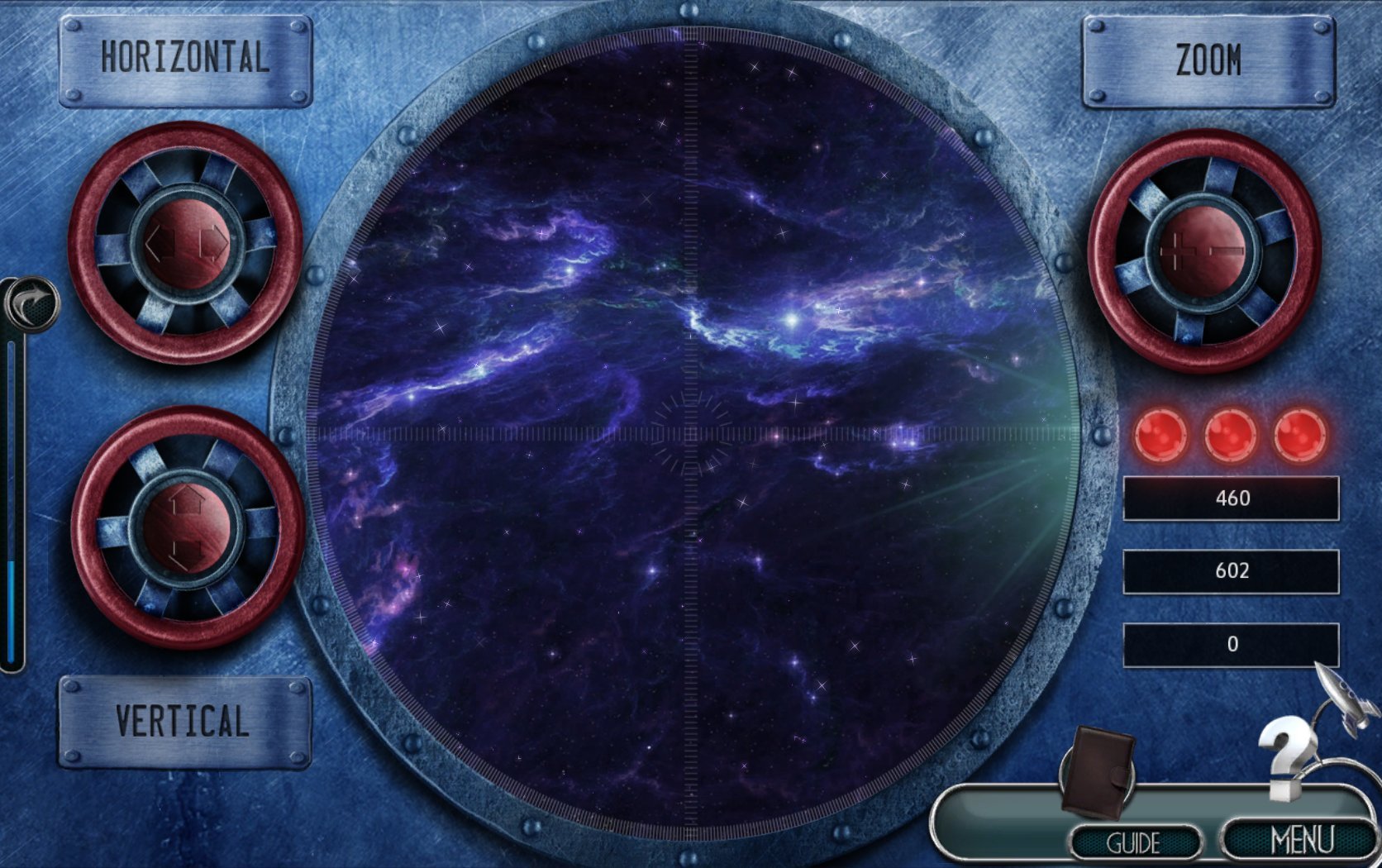Move telescope down with vertical dial arrow
Viewport: 1382px width, 868px height.
pyautogui.click(x=186, y=551)
